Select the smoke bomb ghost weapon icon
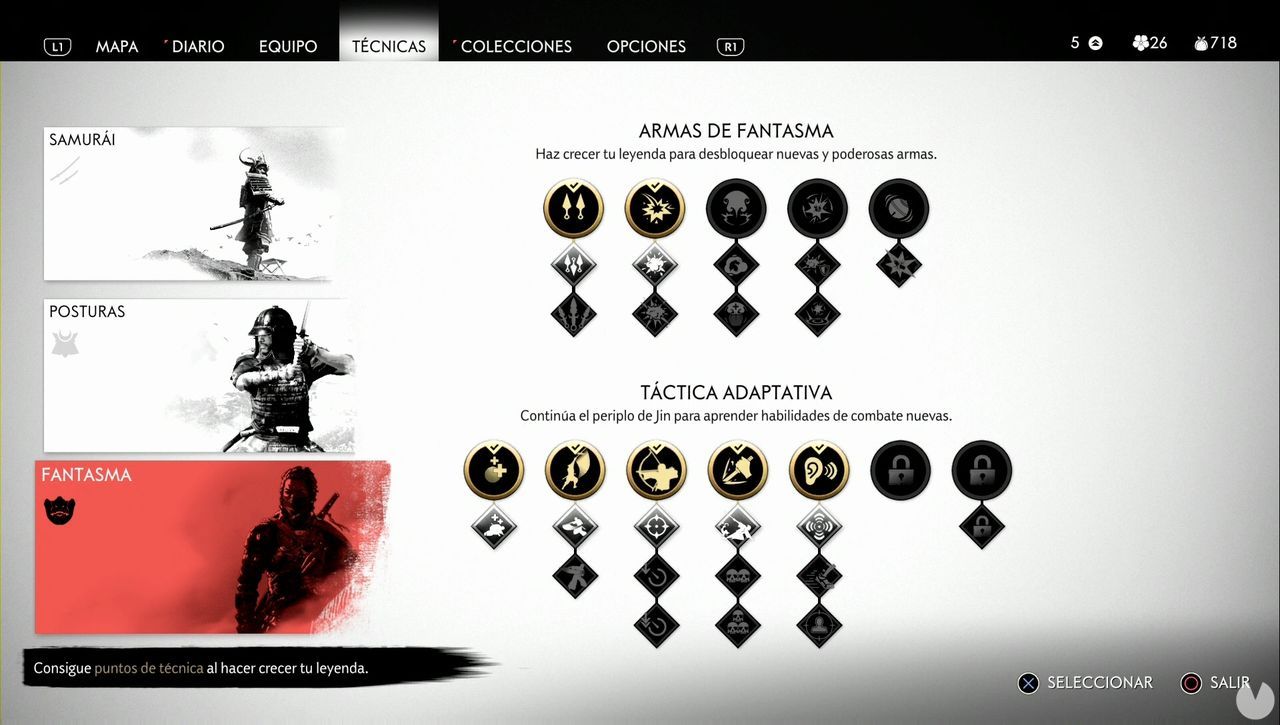 [736, 208]
